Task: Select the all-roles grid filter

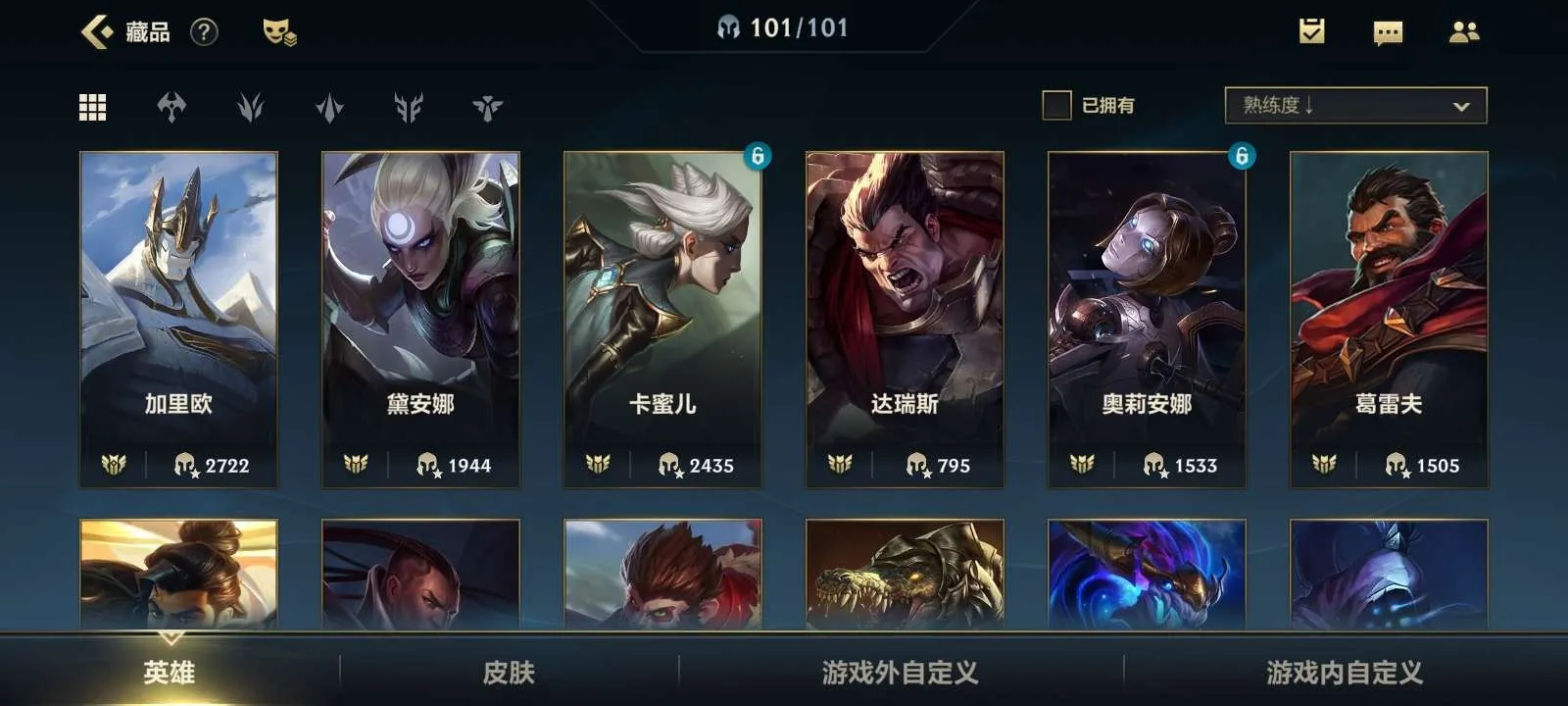Action: [x=92, y=107]
